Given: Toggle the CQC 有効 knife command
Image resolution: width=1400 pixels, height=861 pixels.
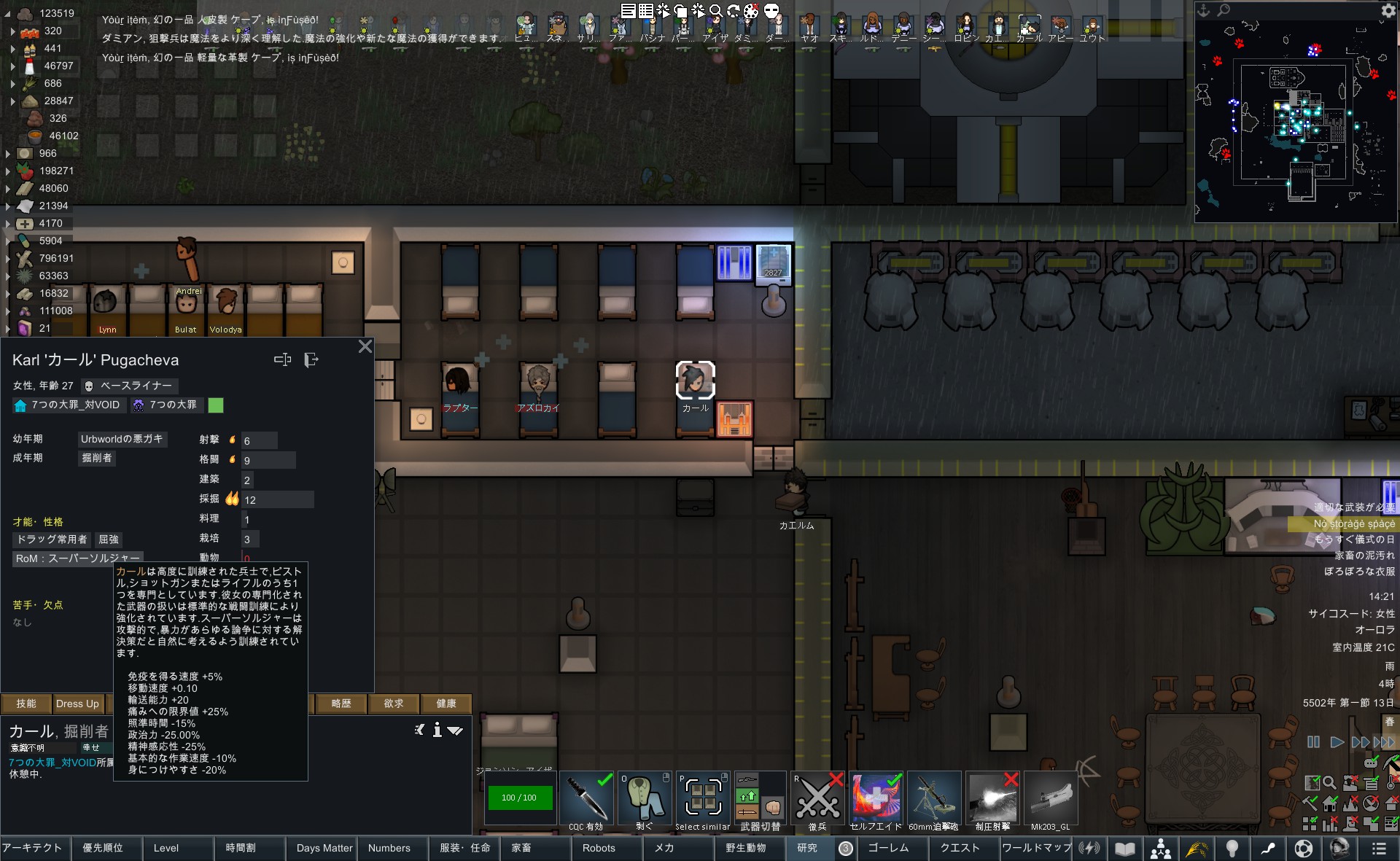Looking at the screenshot, I should [x=586, y=800].
